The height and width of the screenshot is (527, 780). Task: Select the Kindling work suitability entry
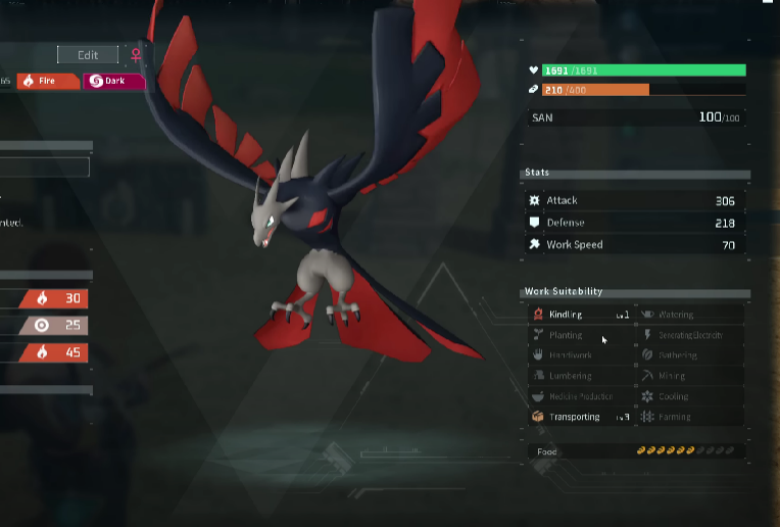point(581,315)
